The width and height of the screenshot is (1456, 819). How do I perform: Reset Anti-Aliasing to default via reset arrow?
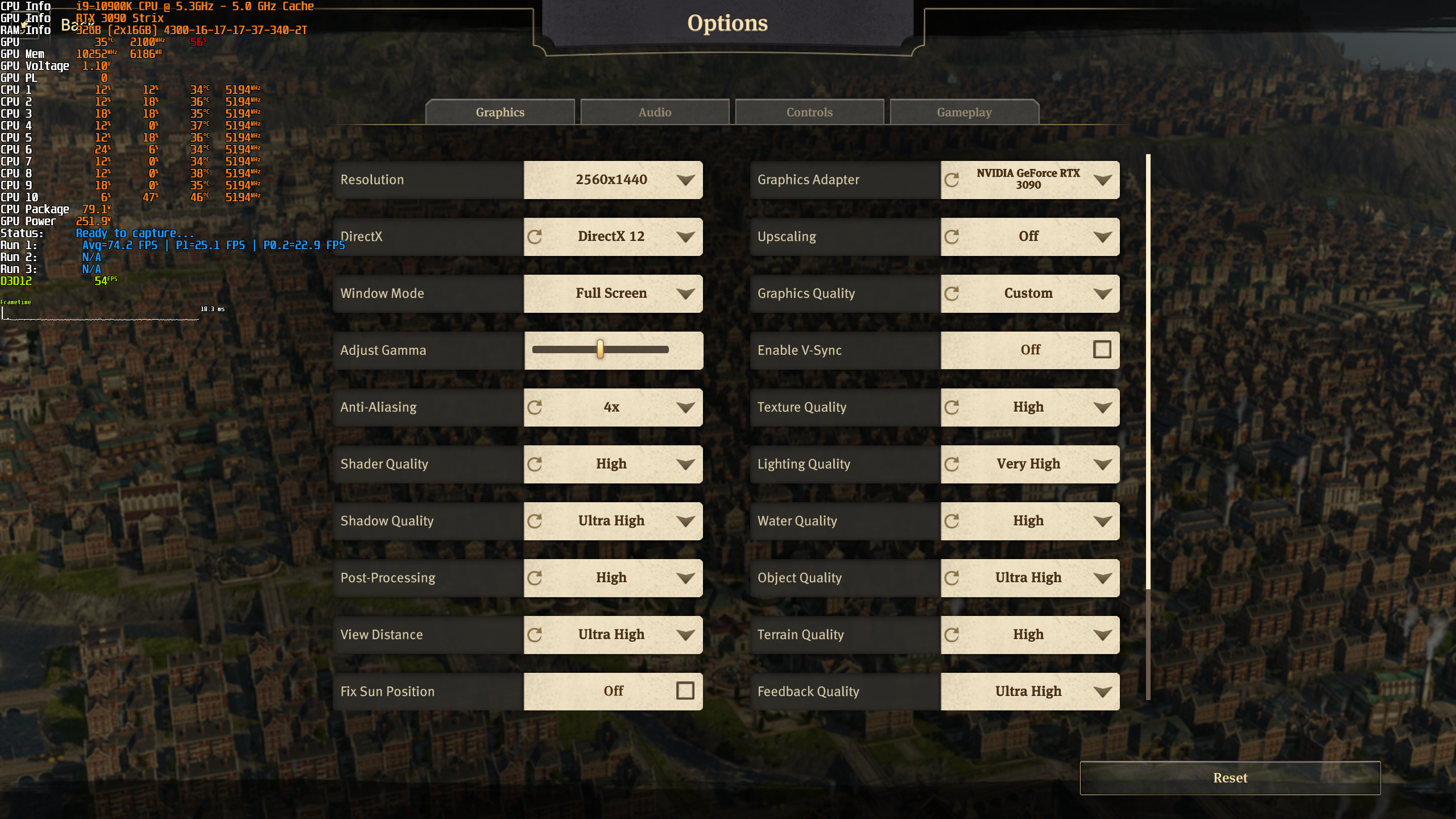535,407
